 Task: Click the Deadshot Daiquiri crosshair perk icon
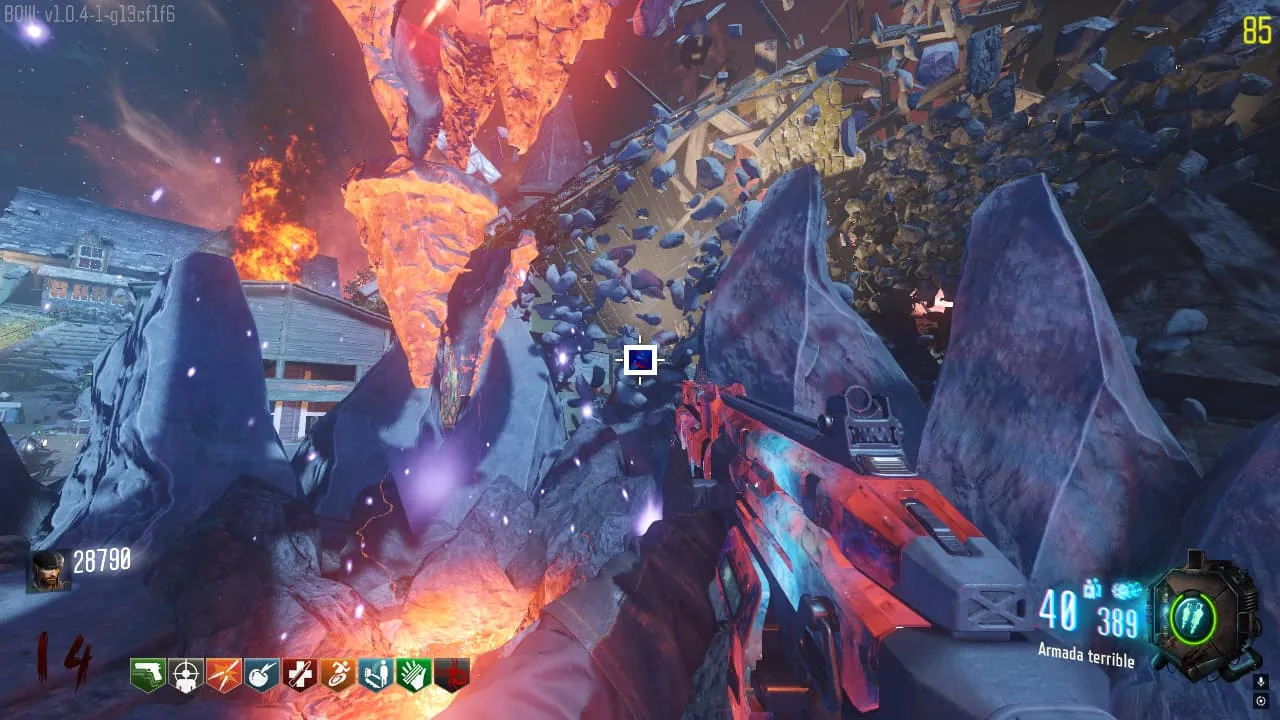(x=186, y=675)
